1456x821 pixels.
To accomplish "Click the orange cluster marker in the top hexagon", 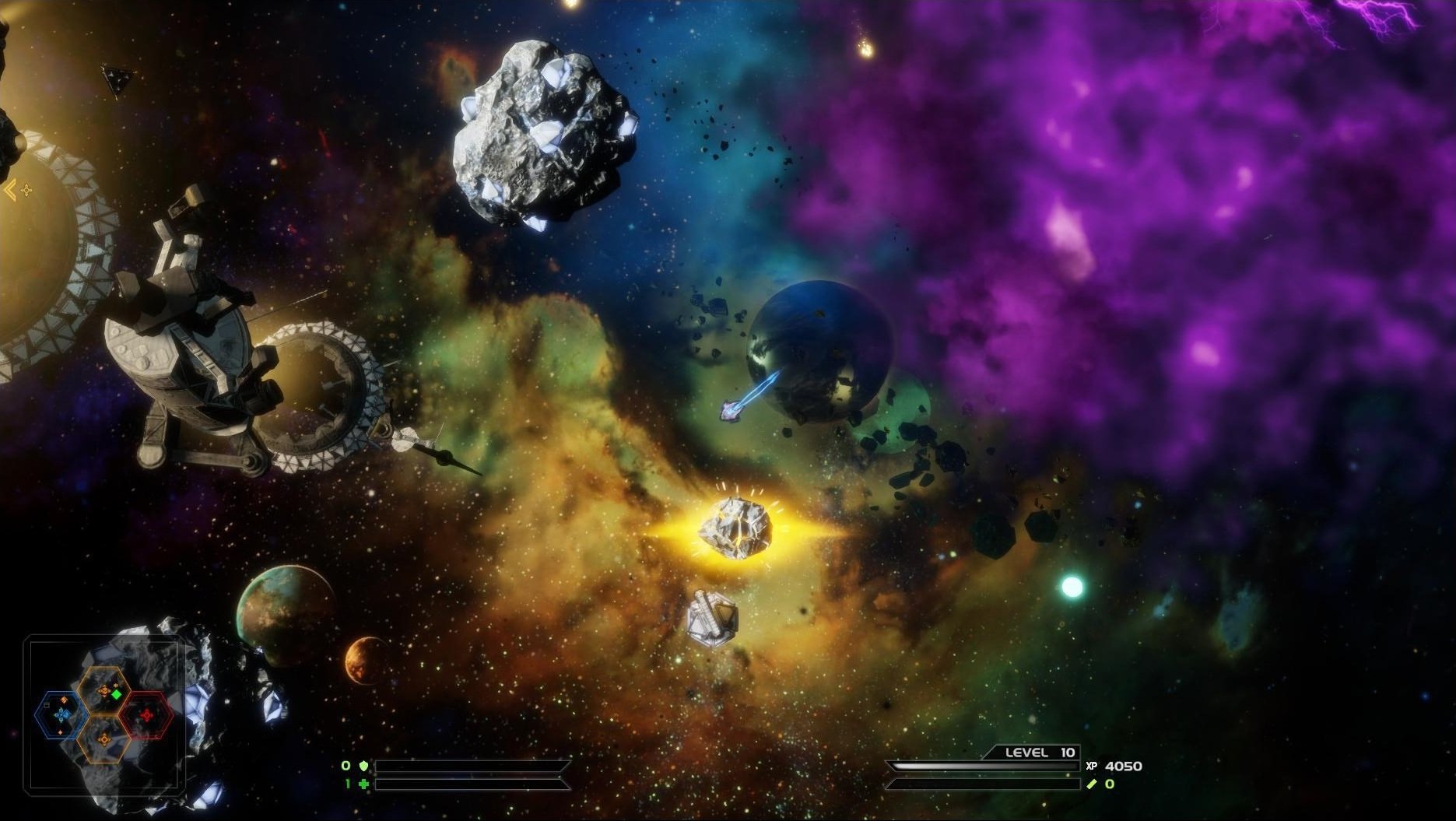I will [x=104, y=690].
